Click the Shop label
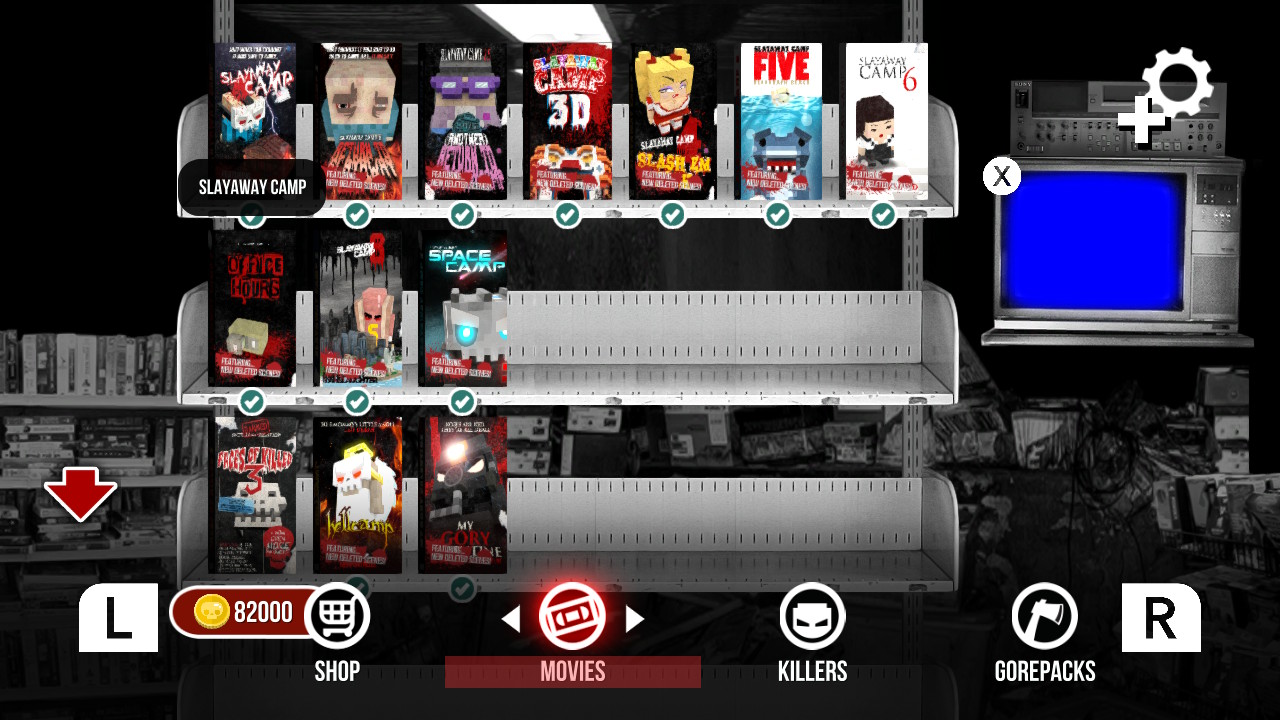The width and height of the screenshot is (1280, 720). (338, 671)
